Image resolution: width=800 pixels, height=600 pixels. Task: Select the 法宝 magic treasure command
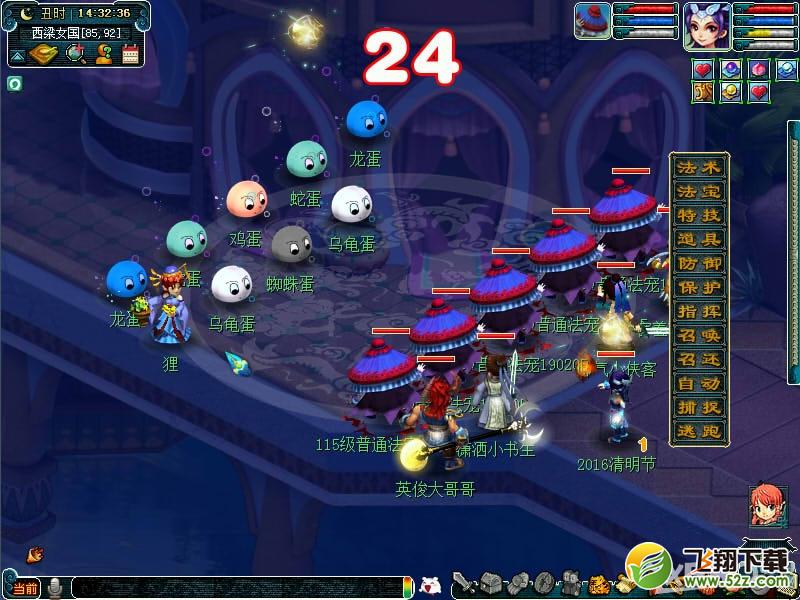coord(698,191)
